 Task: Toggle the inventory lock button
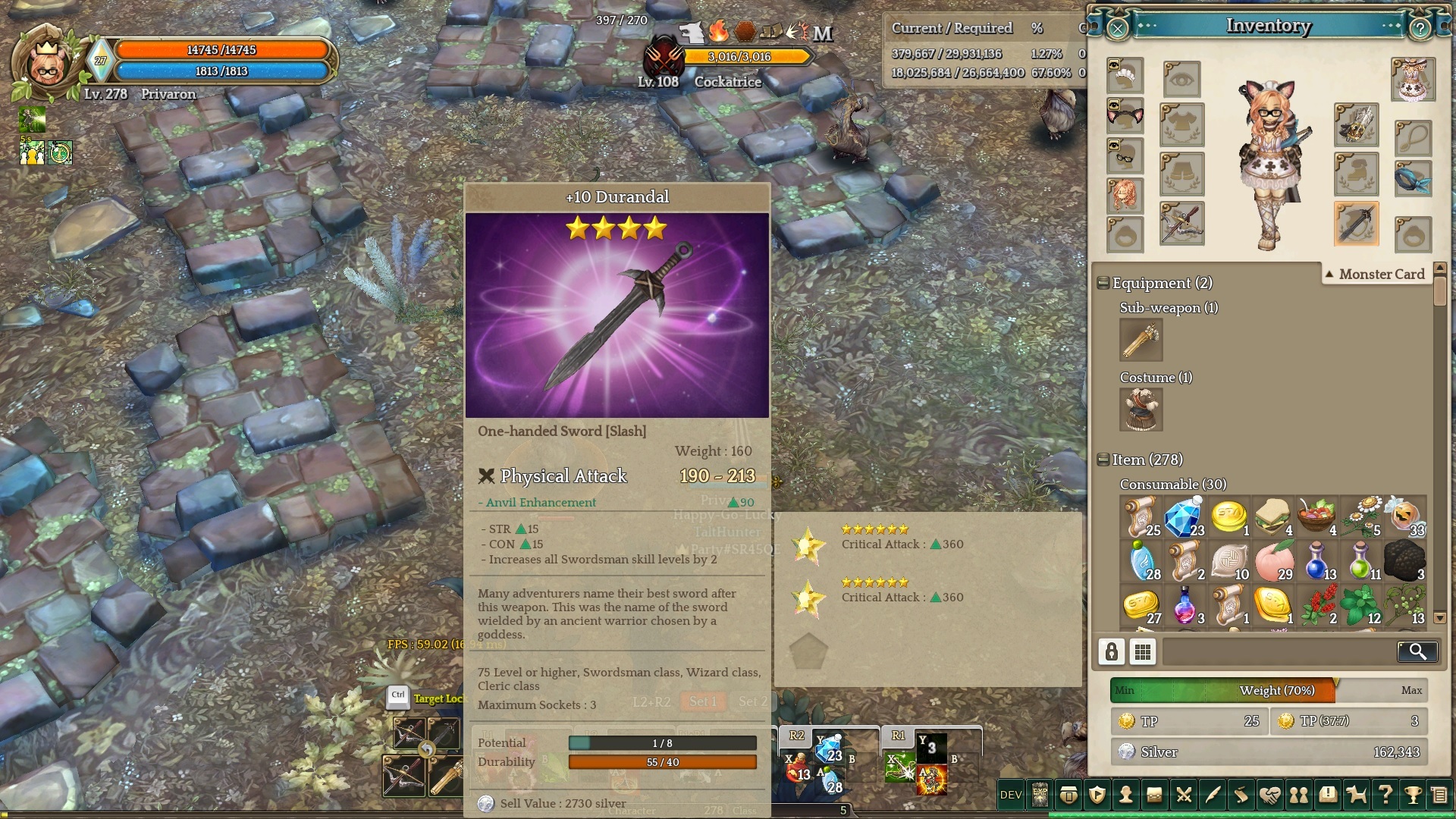(x=1112, y=651)
